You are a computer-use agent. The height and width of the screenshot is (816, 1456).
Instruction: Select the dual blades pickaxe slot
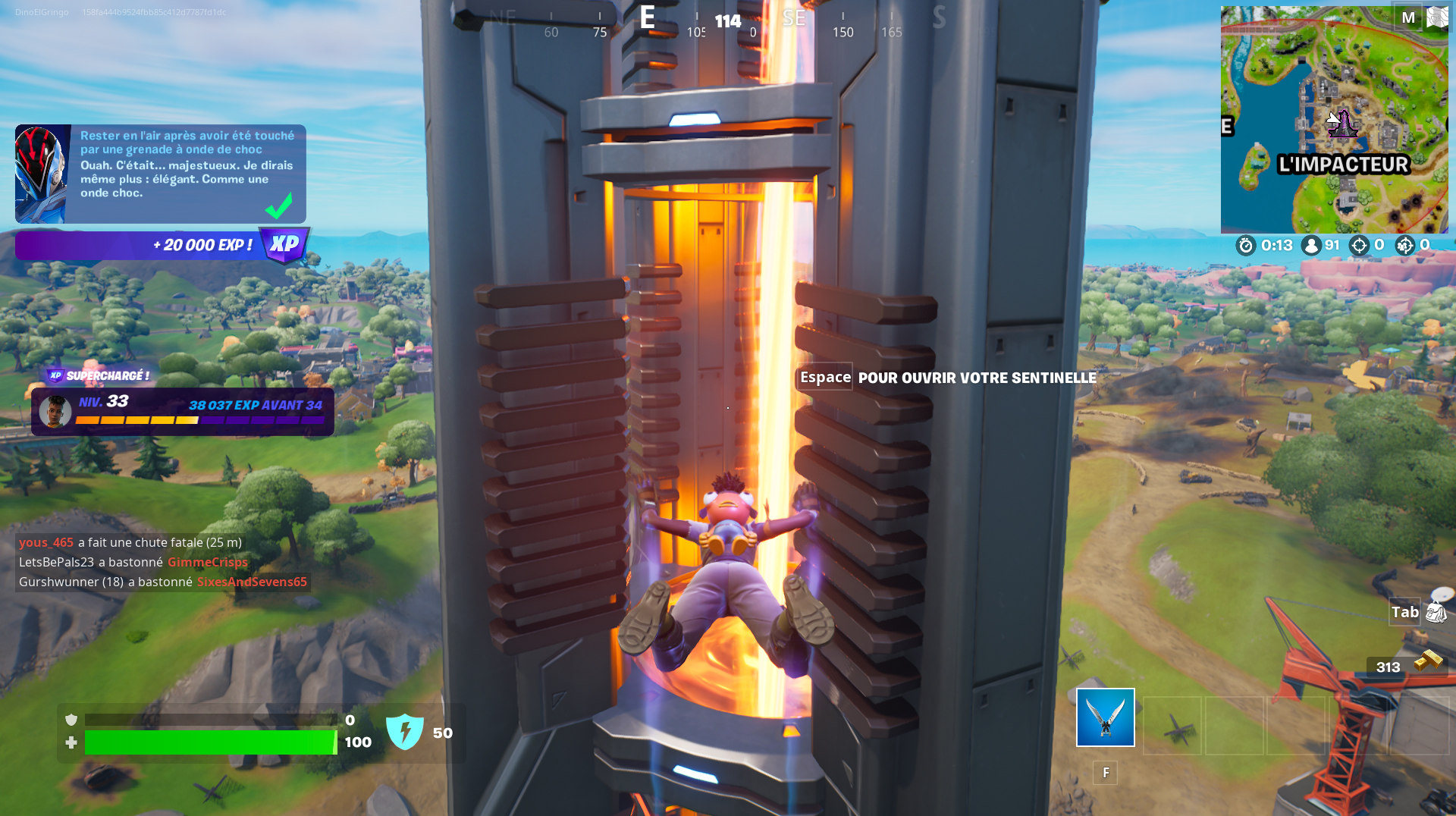[x=1105, y=717]
